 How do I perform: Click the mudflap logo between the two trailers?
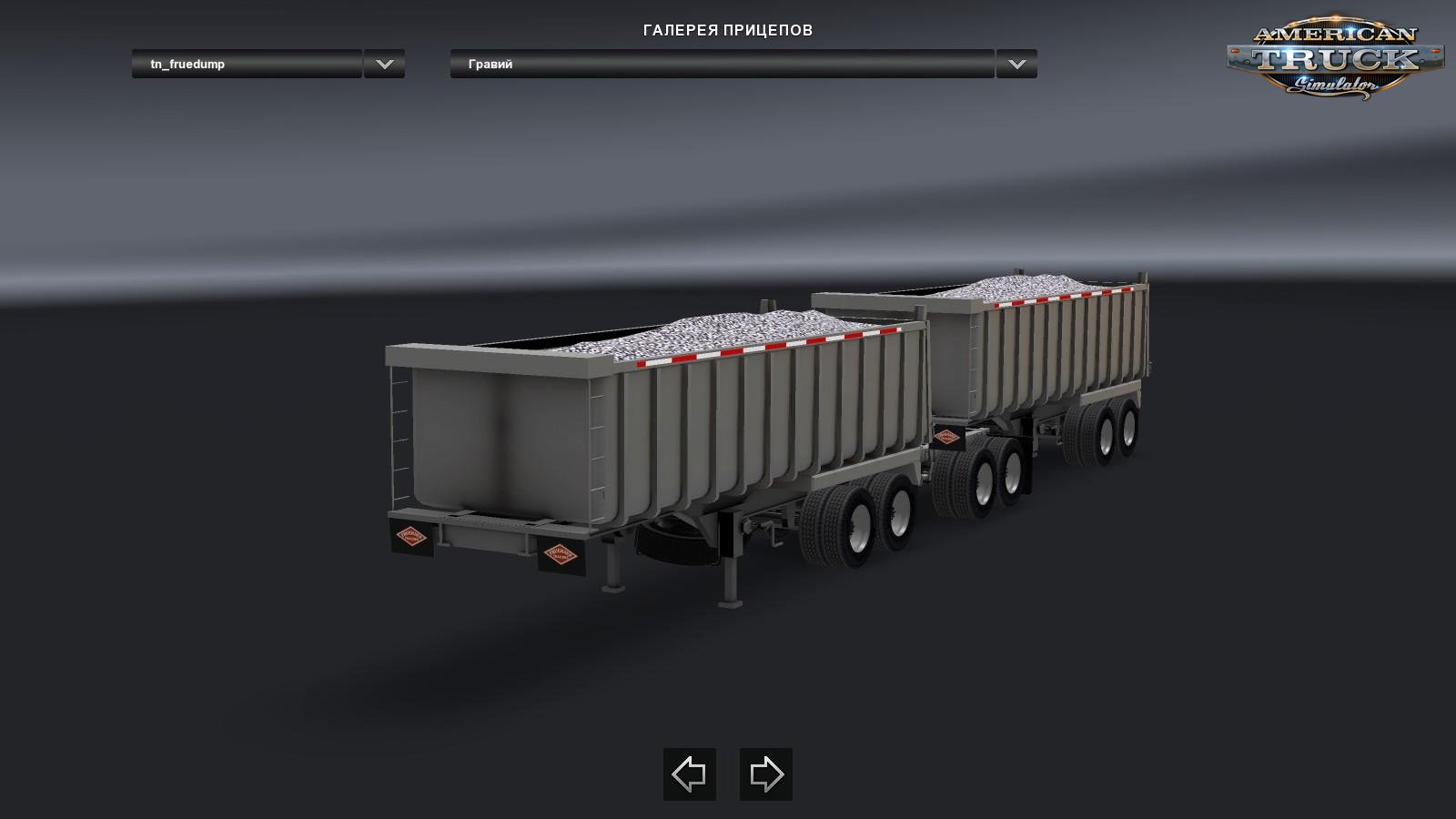pyautogui.click(x=947, y=438)
